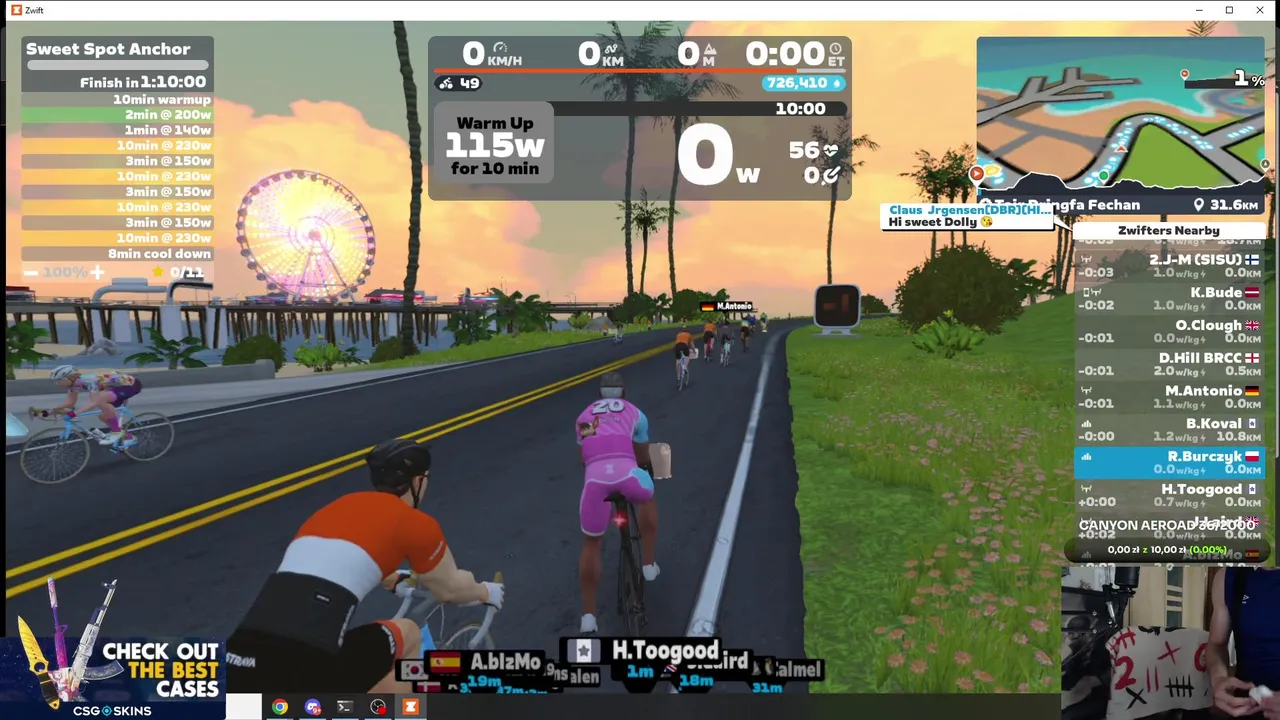Close the Zwift window
1280x720 pixels.
point(1259,10)
